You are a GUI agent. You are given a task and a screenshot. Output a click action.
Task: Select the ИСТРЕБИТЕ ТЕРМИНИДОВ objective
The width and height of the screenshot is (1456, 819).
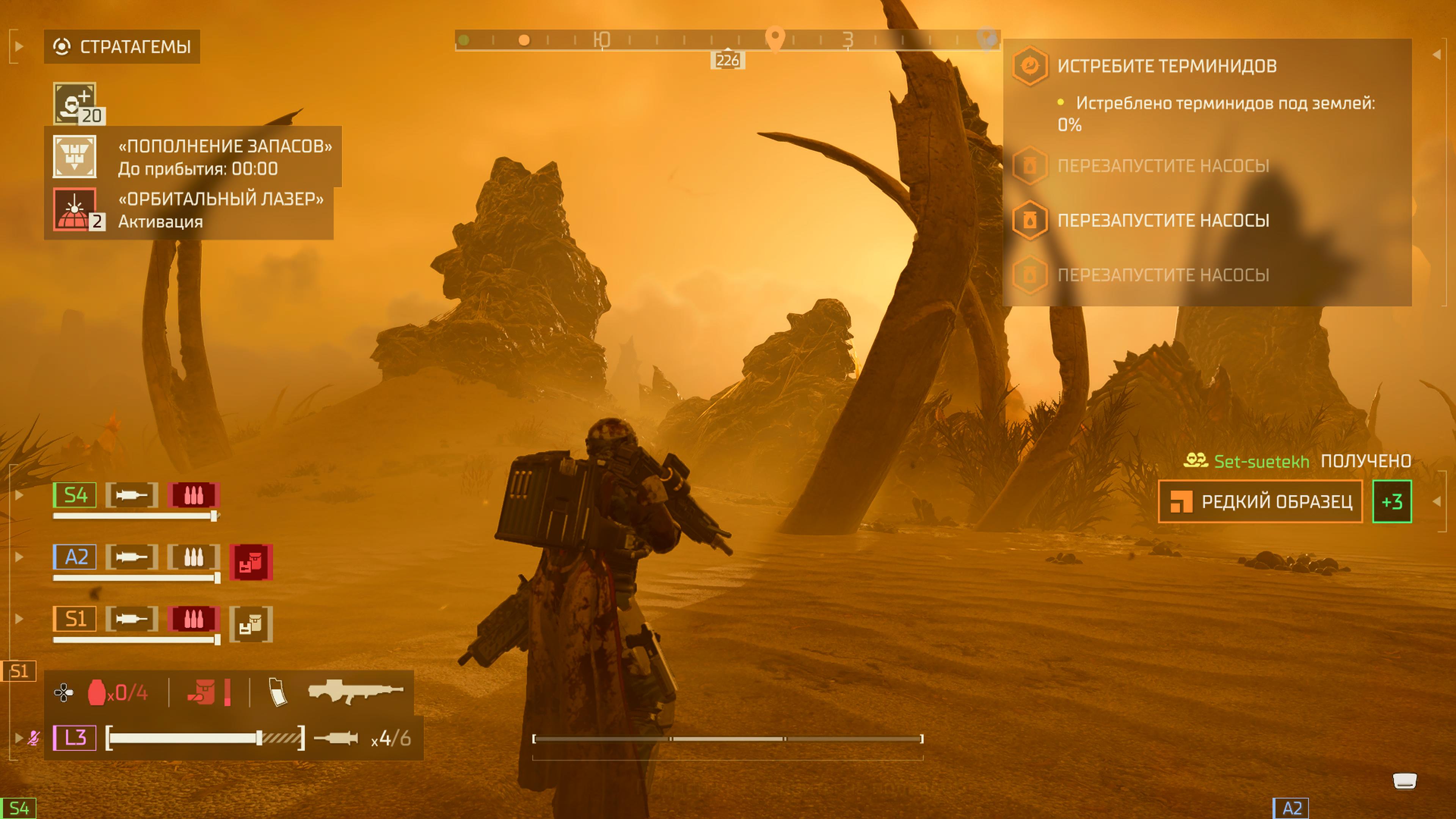click(x=1167, y=66)
